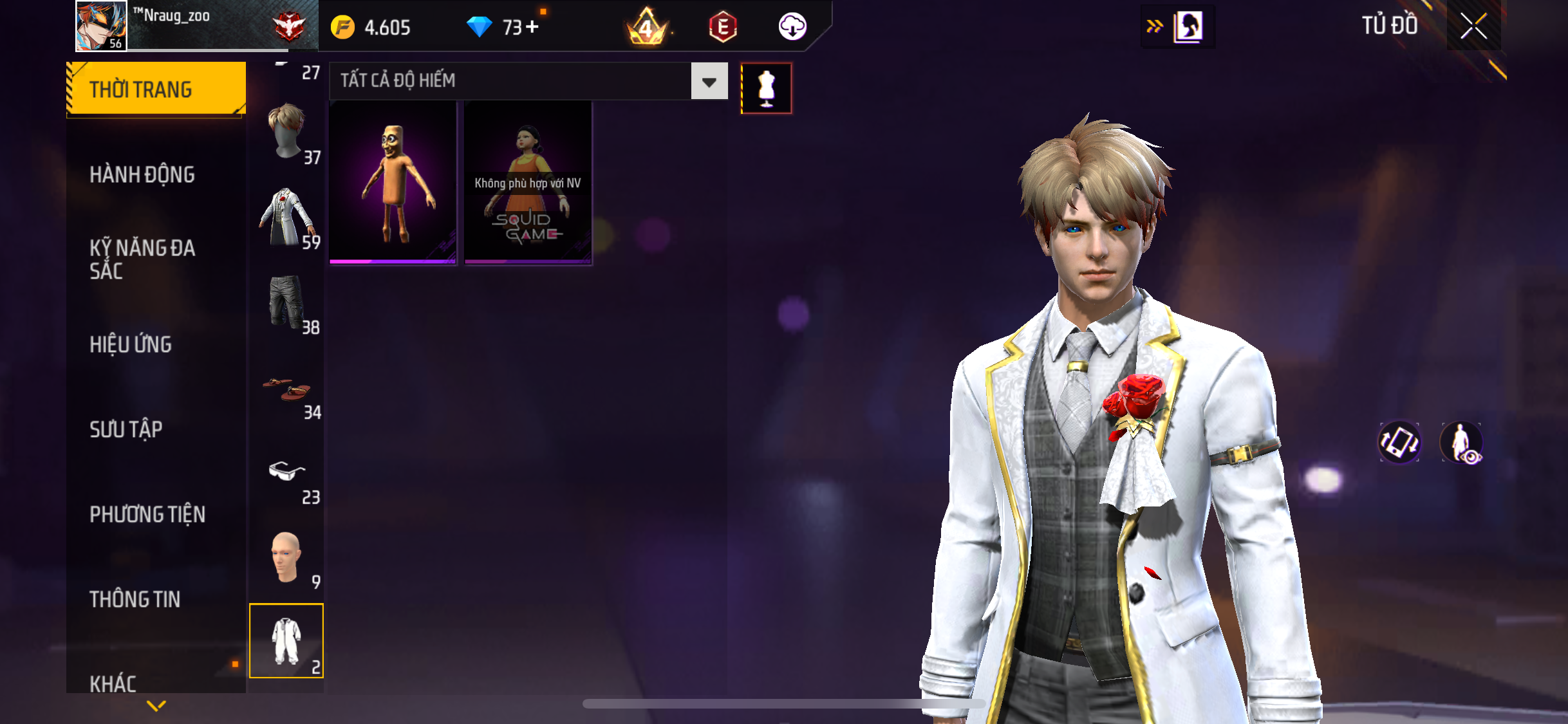The image size is (1568, 724).
Task: Open the Kỹ Năng Đa Sắc tab
Action: 142,259
